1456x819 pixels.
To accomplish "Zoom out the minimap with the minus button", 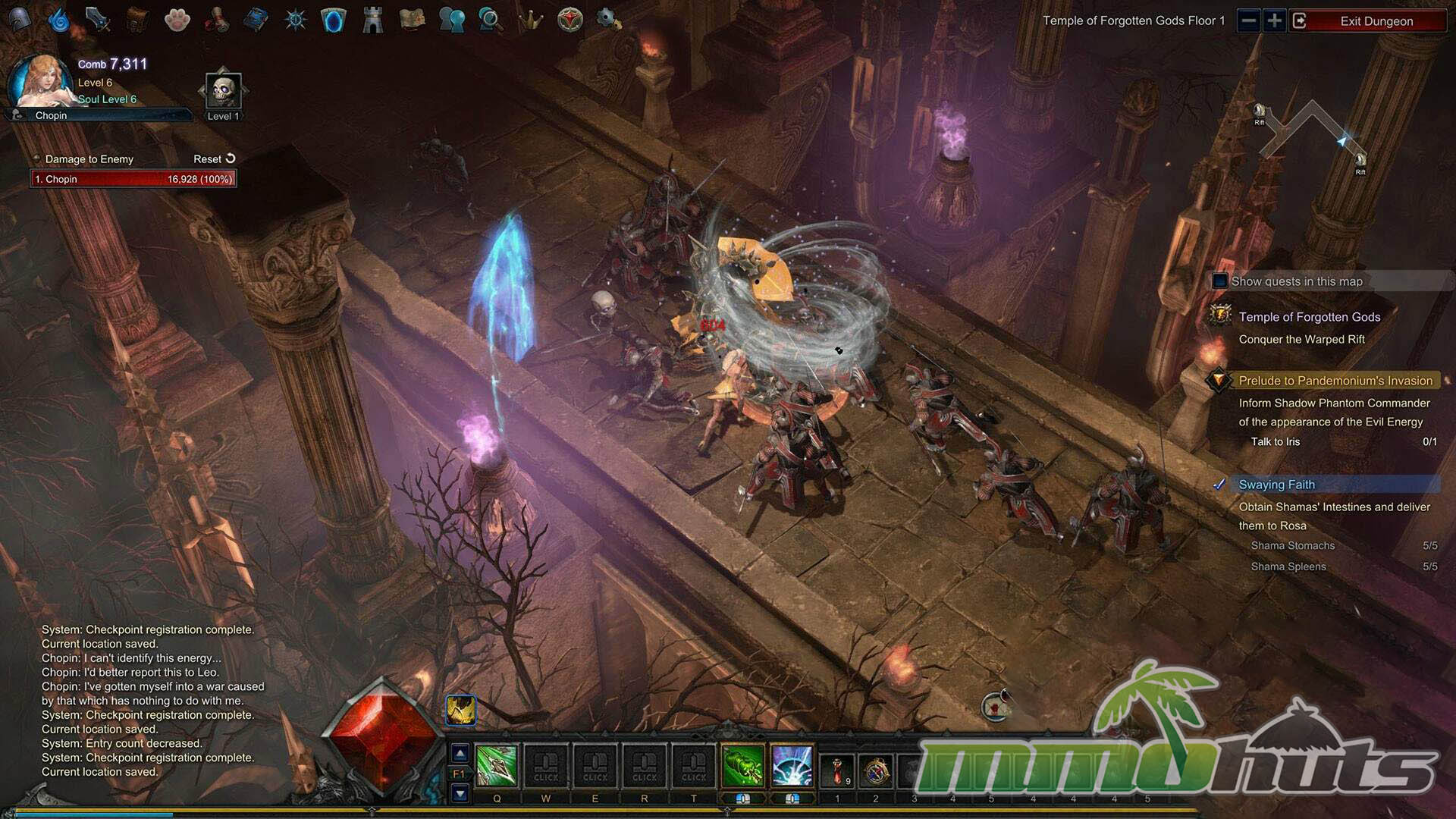I will click(x=1249, y=20).
